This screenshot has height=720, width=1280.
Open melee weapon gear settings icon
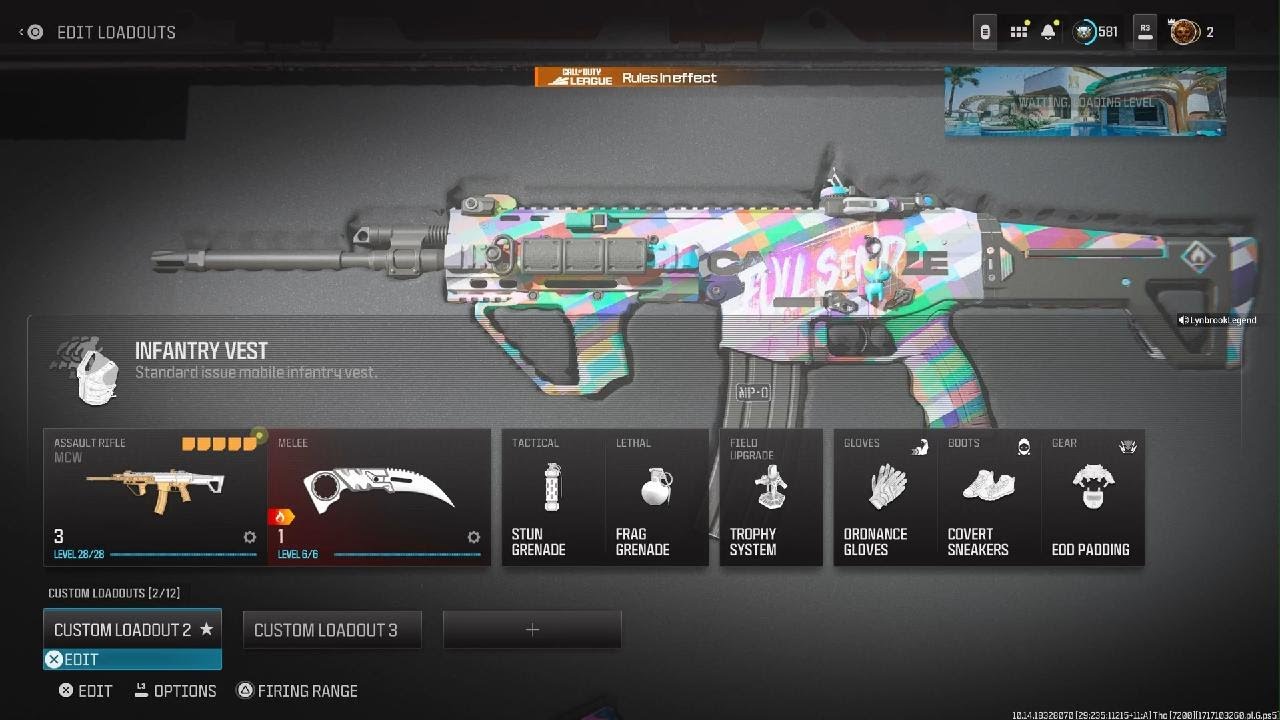click(x=474, y=537)
